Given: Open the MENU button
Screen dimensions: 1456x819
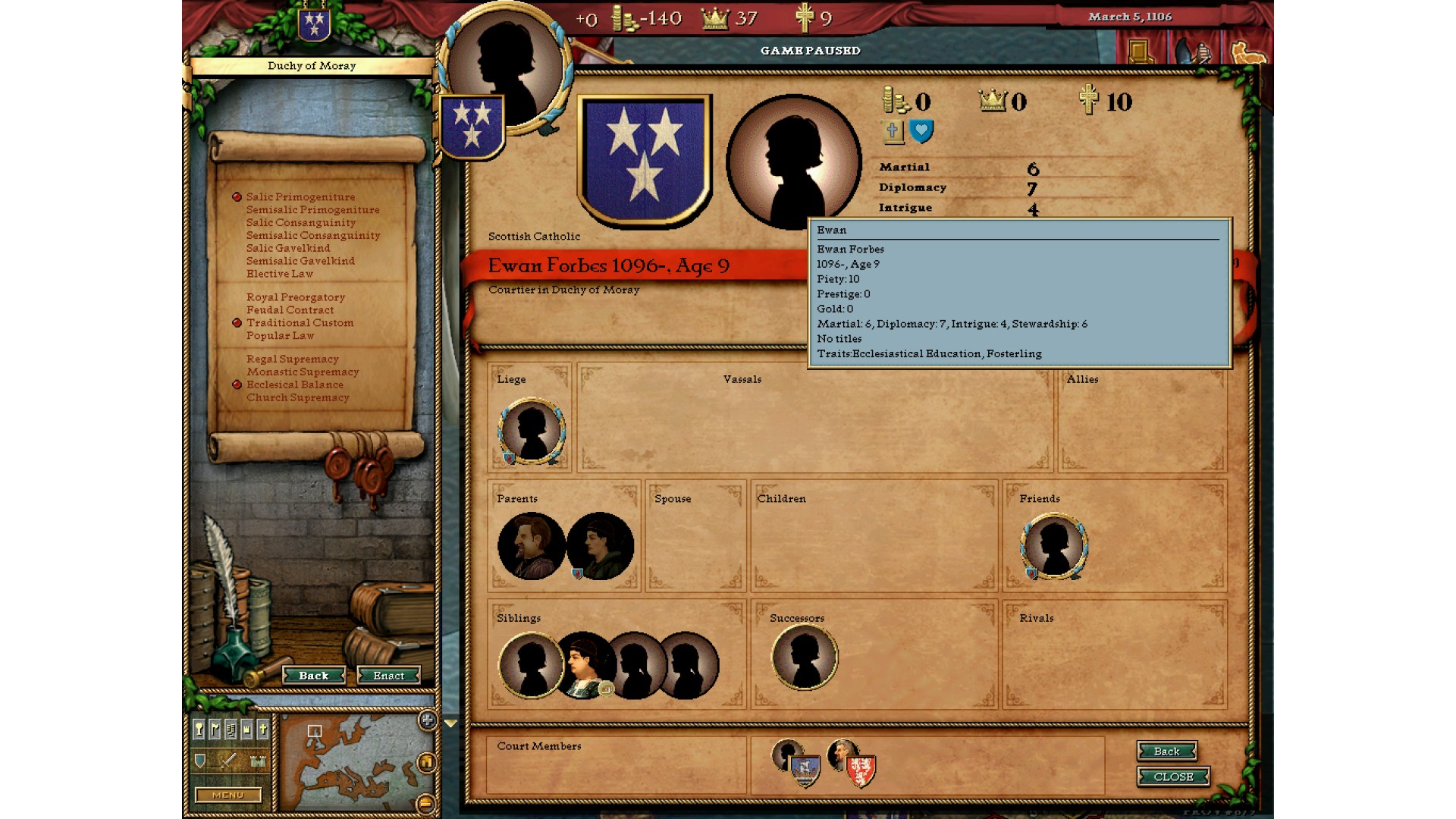Looking at the screenshot, I should coord(227,795).
